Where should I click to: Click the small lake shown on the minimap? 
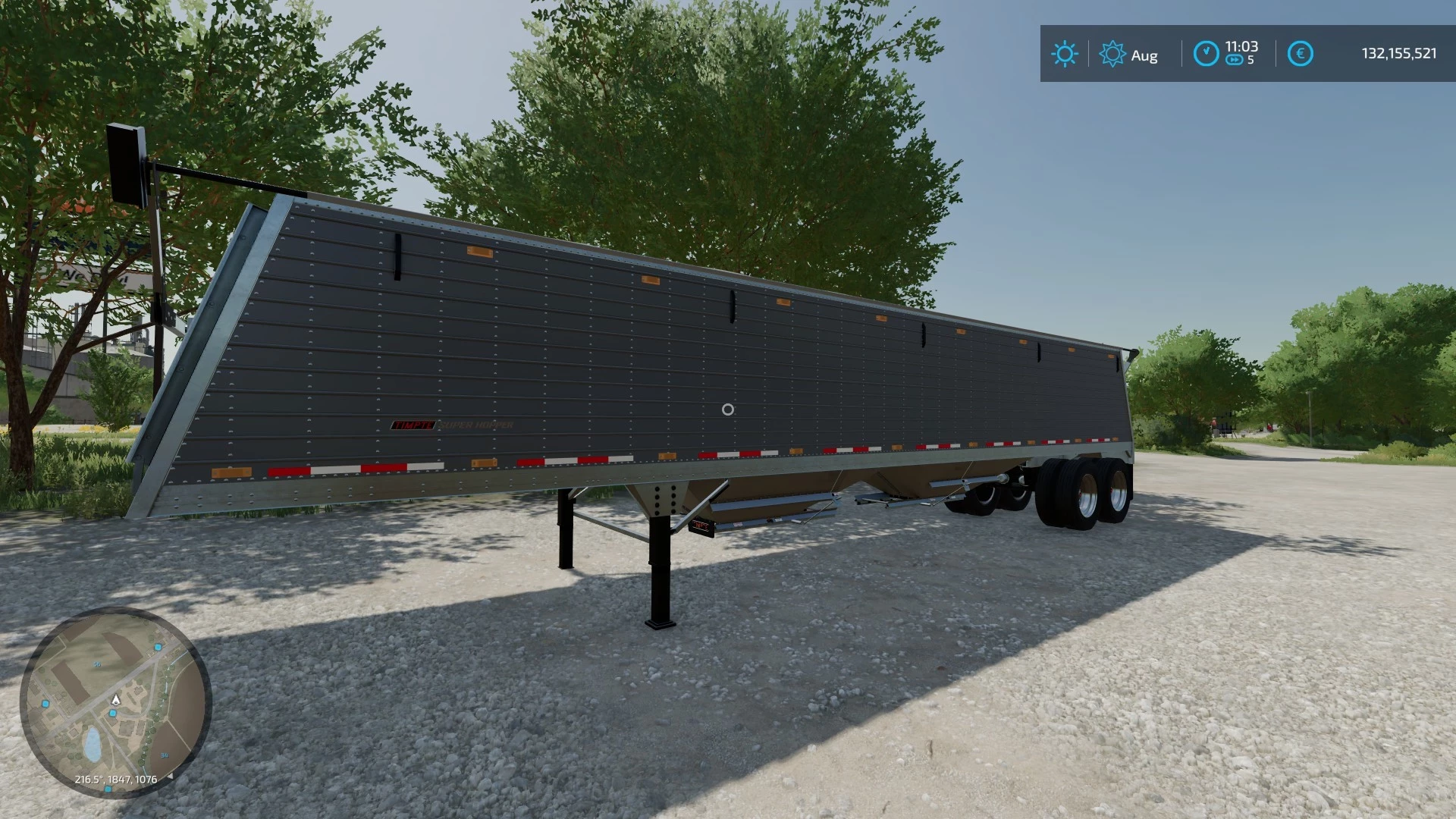point(92,742)
